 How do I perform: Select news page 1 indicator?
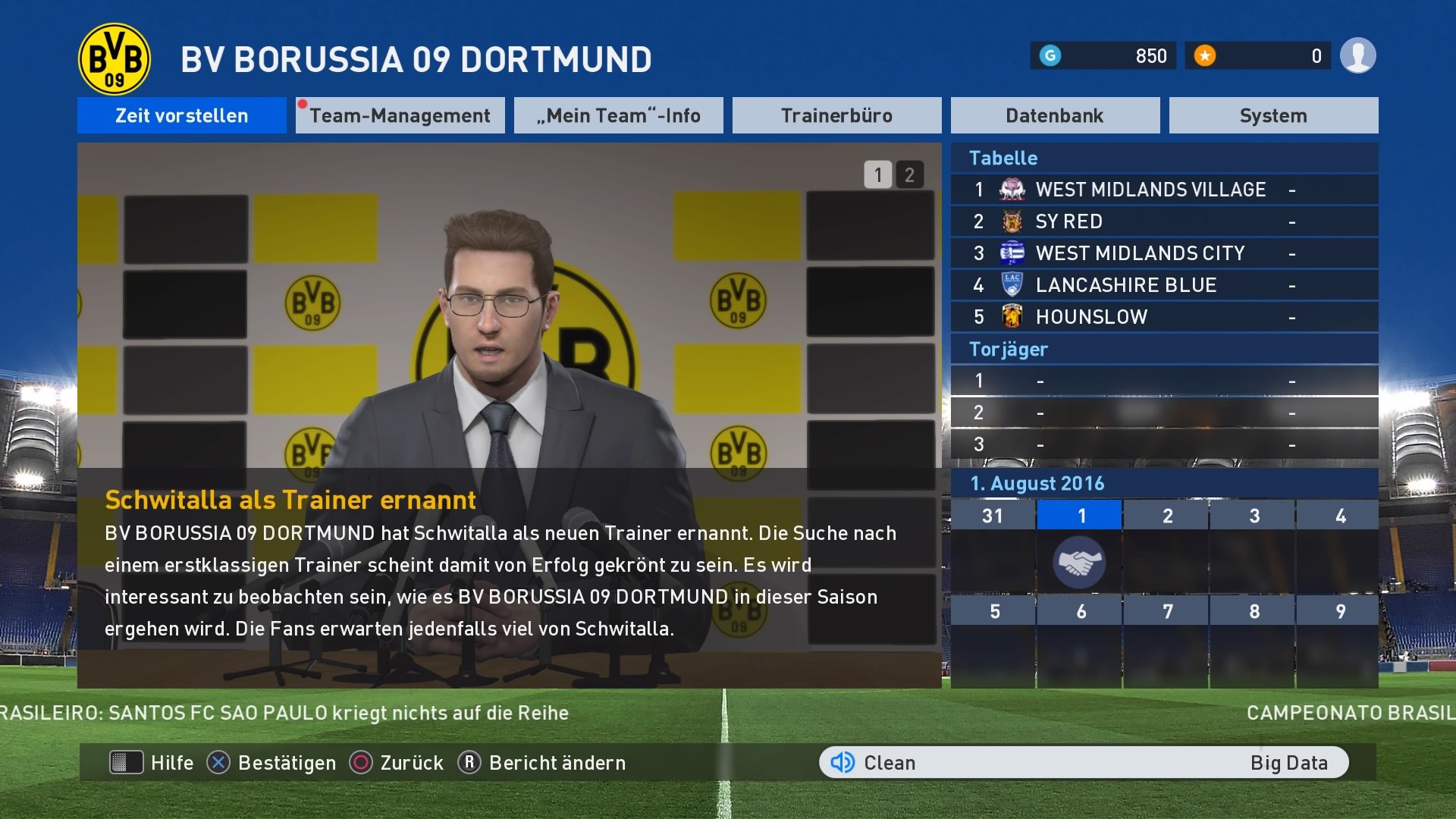(x=877, y=174)
